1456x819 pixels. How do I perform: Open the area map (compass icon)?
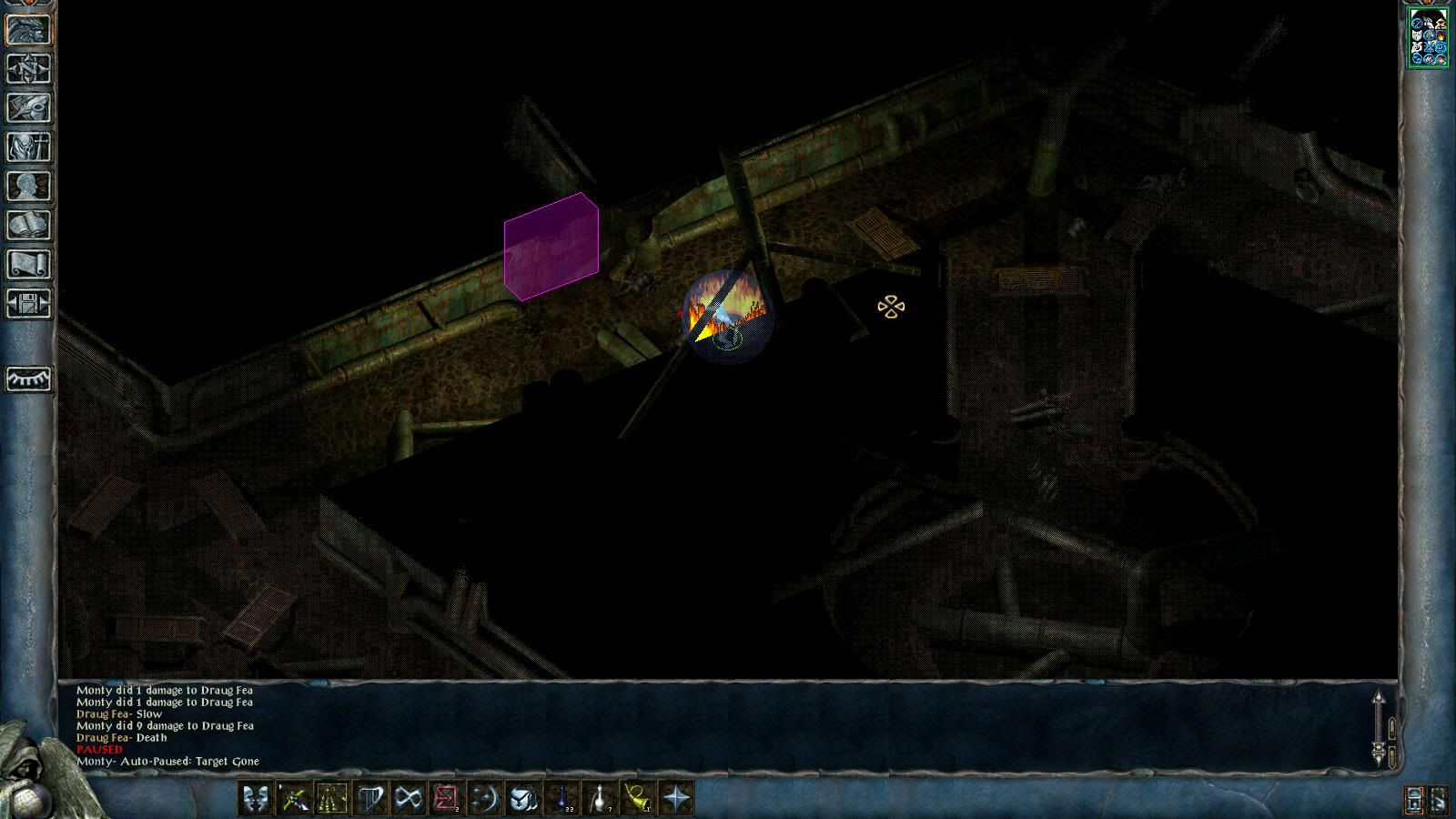pos(29,69)
